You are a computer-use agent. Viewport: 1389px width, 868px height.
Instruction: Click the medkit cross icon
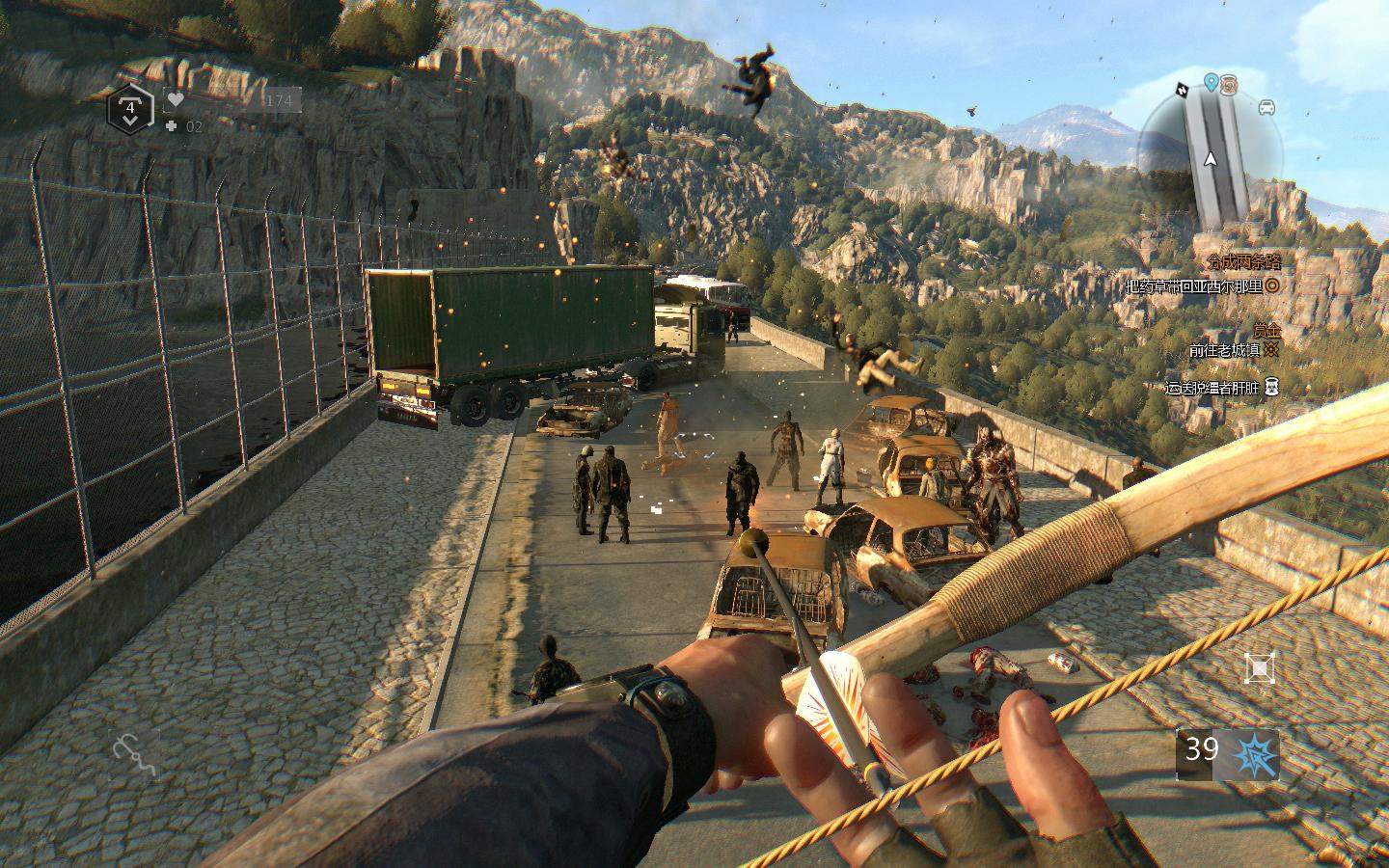(171, 126)
